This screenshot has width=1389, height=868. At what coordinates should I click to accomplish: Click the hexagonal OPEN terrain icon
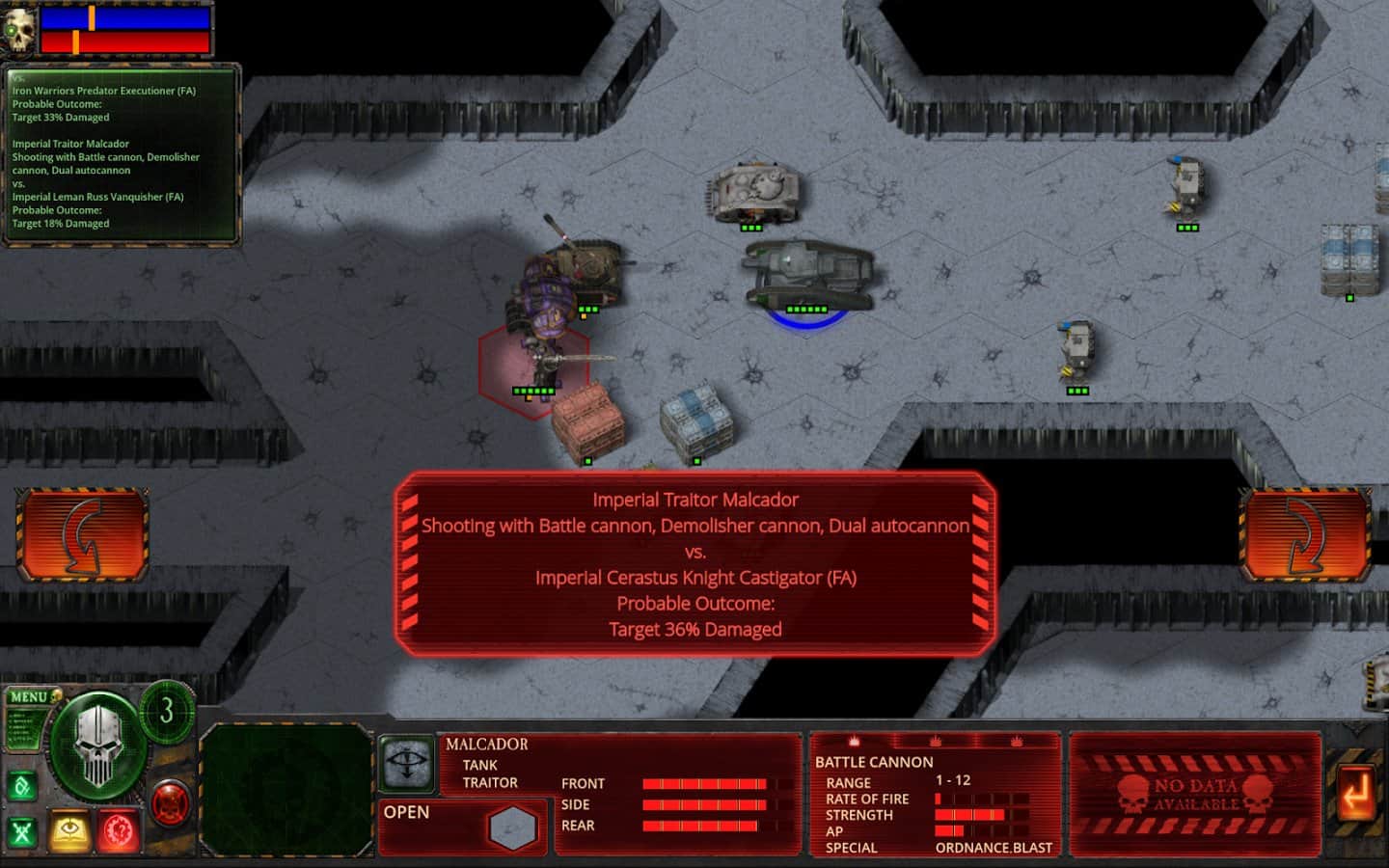point(512,826)
